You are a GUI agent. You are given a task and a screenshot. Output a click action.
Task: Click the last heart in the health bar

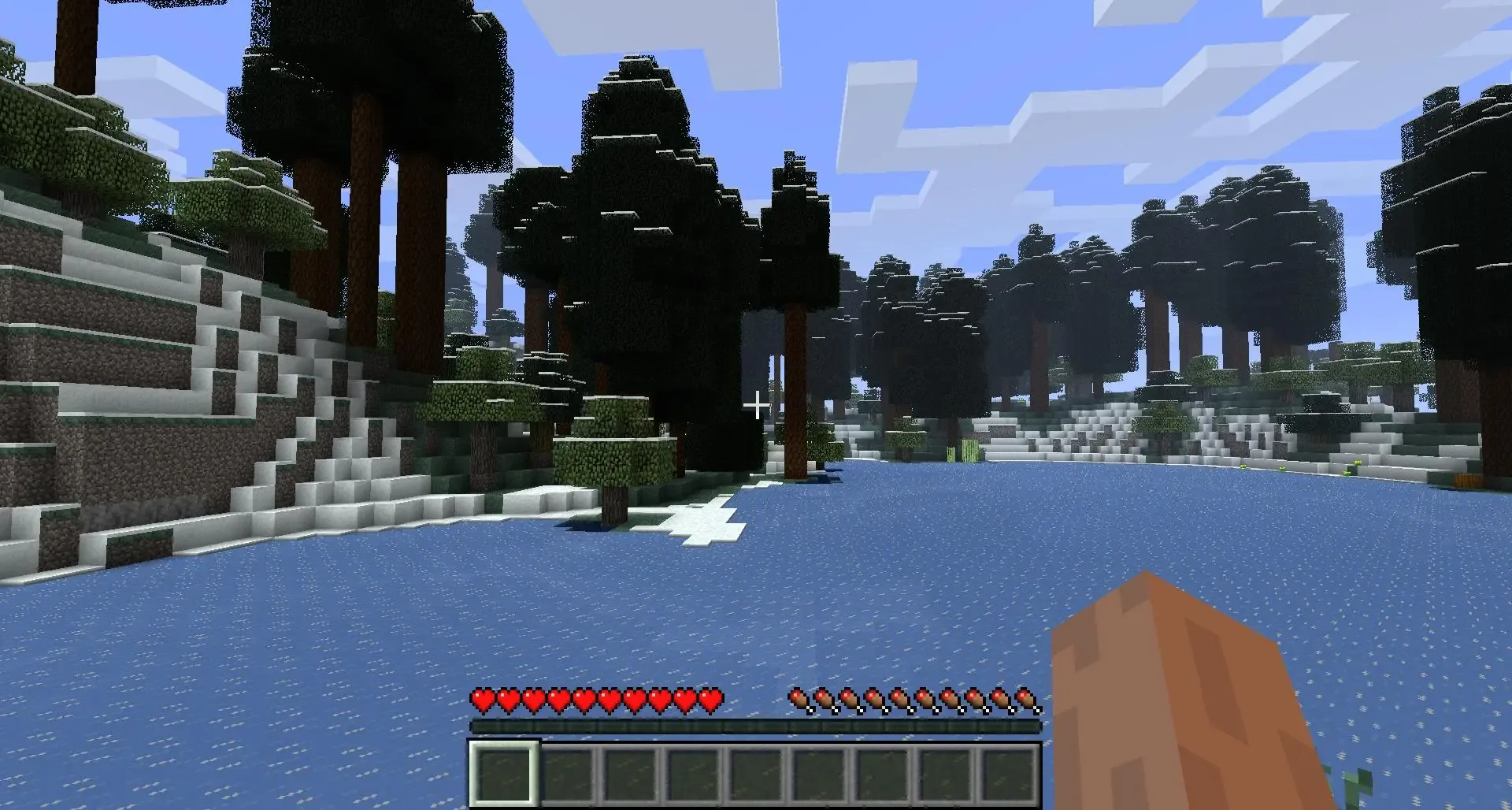point(713,698)
